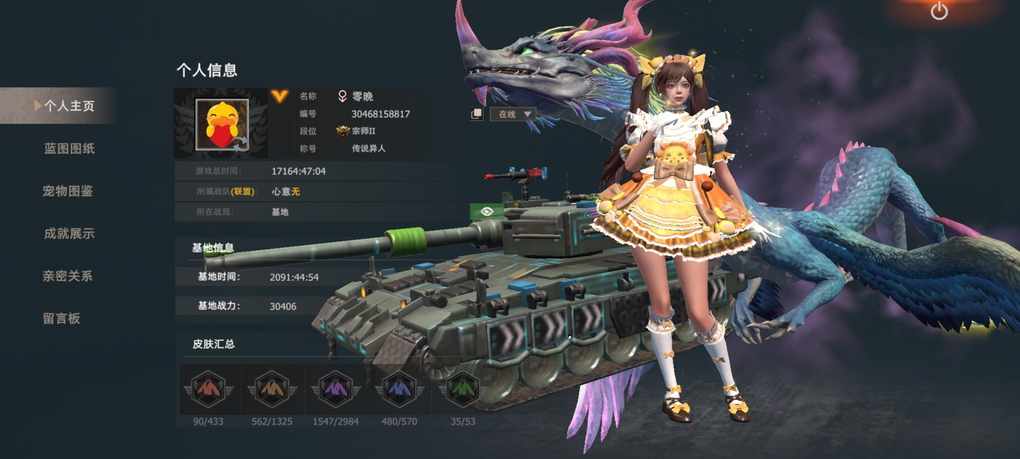
Task: Open the 宠物图鉴 section
Action: pos(68,191)
